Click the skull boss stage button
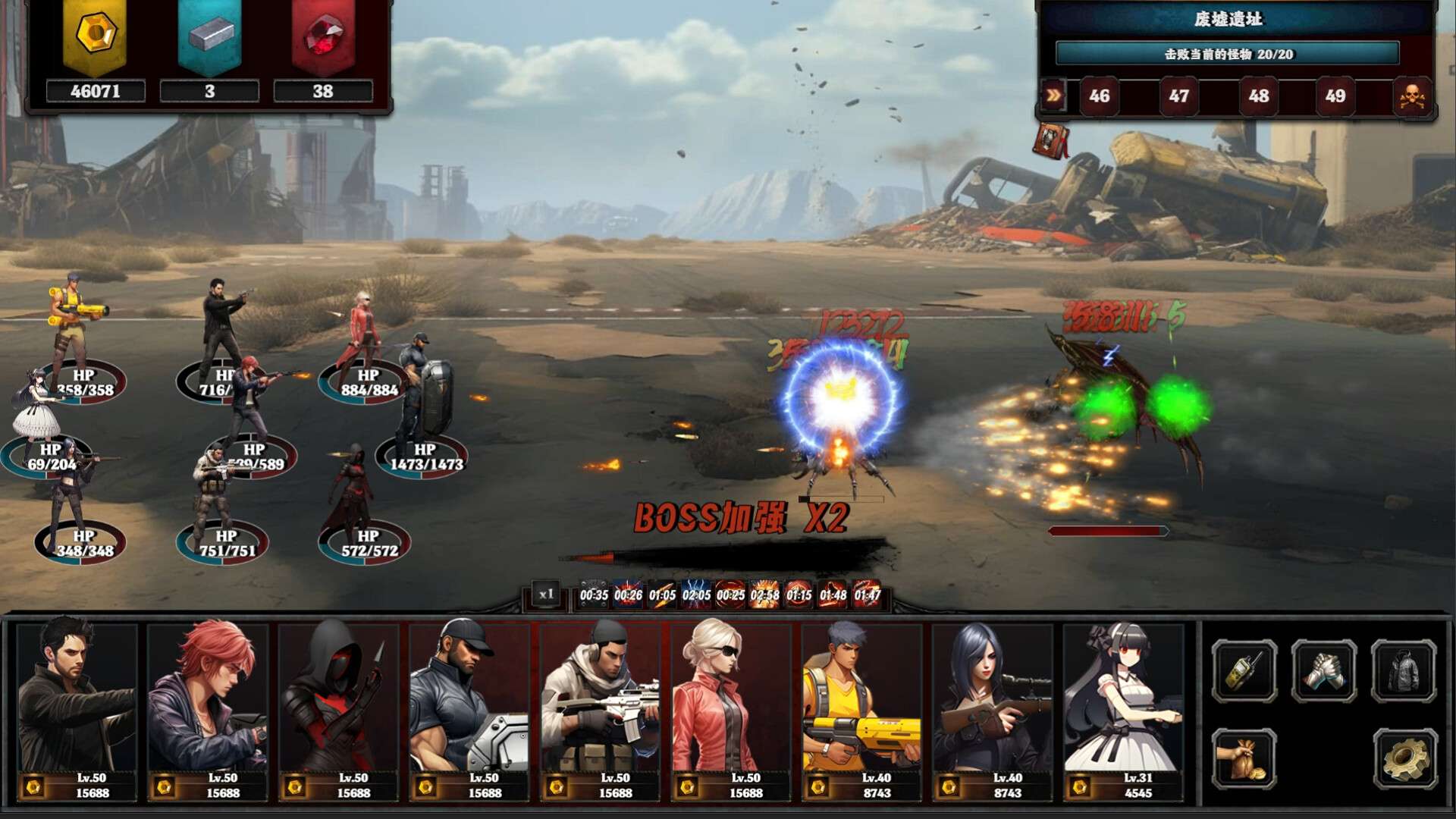The width and height of the screenshot is (1456, 819). click(1412, 97)
